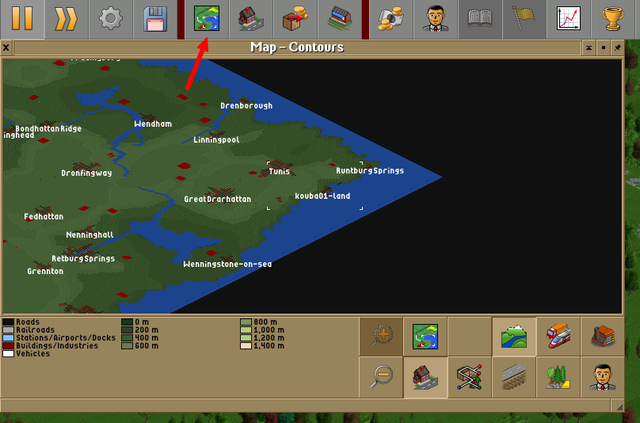
Task: Pause the game
Action: pos(20,18)
